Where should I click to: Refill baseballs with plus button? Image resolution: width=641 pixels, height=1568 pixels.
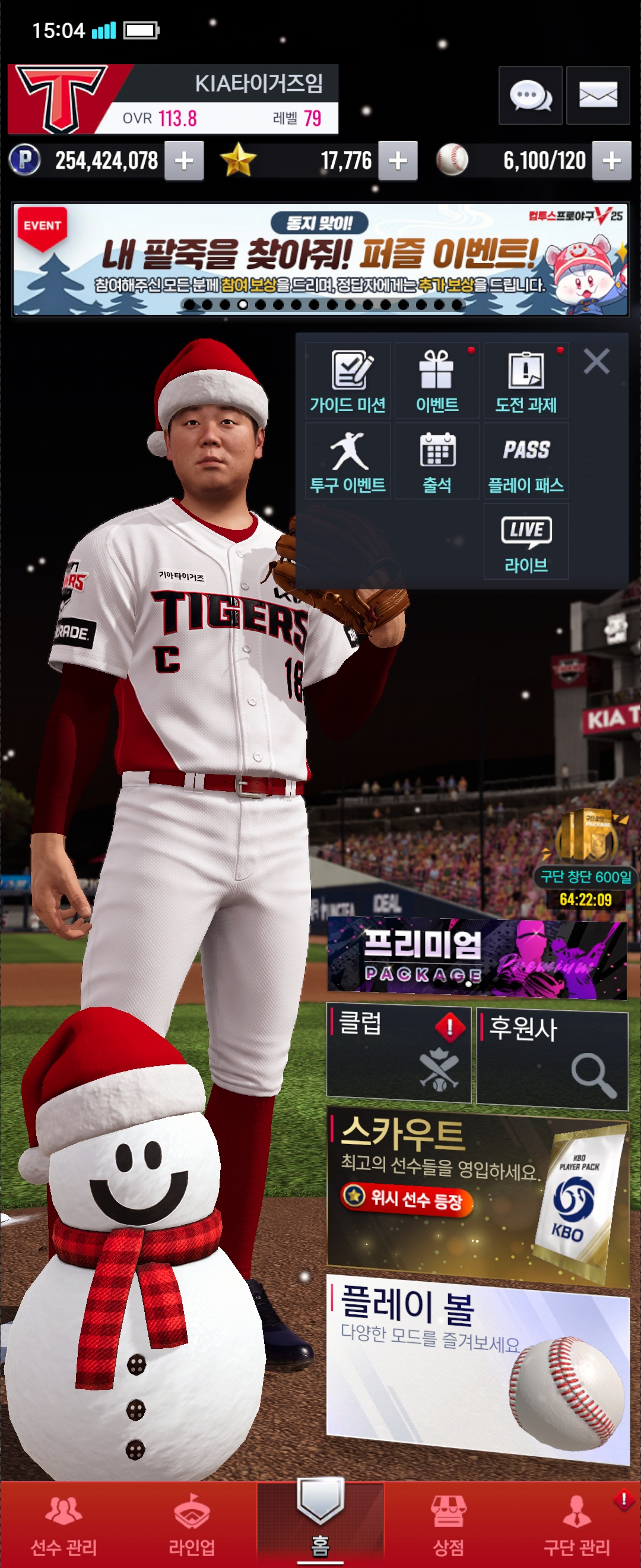[611, 161]
